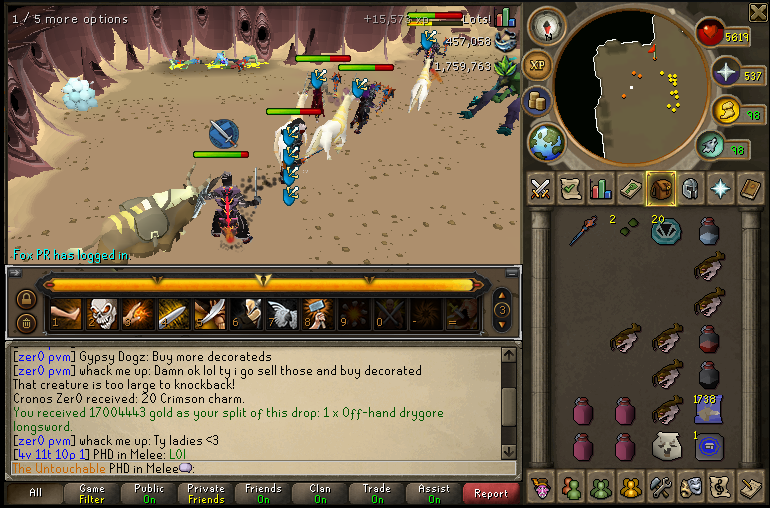Viewport: 770px width, 508px height.
Task: Toggle the XP counter button
Action: [x=538, y=63]
